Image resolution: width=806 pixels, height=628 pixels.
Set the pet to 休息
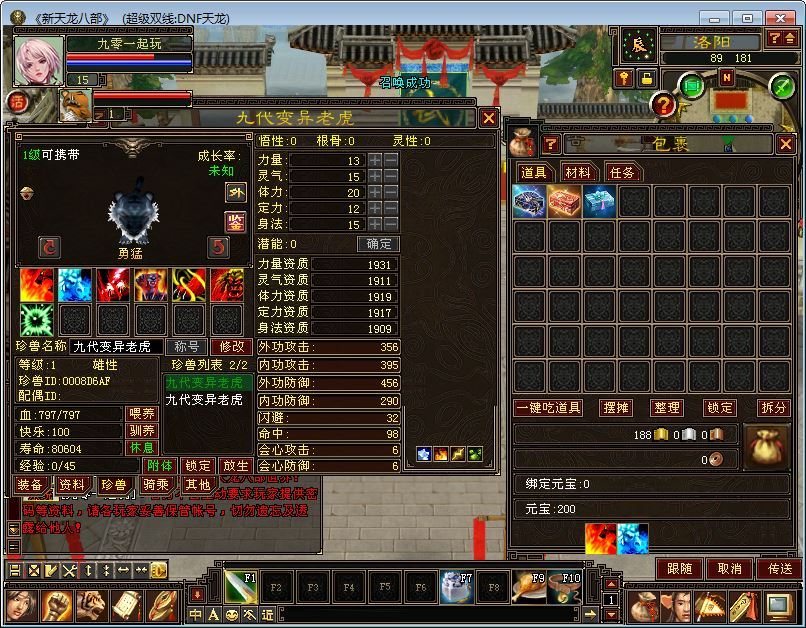[142, 448]
